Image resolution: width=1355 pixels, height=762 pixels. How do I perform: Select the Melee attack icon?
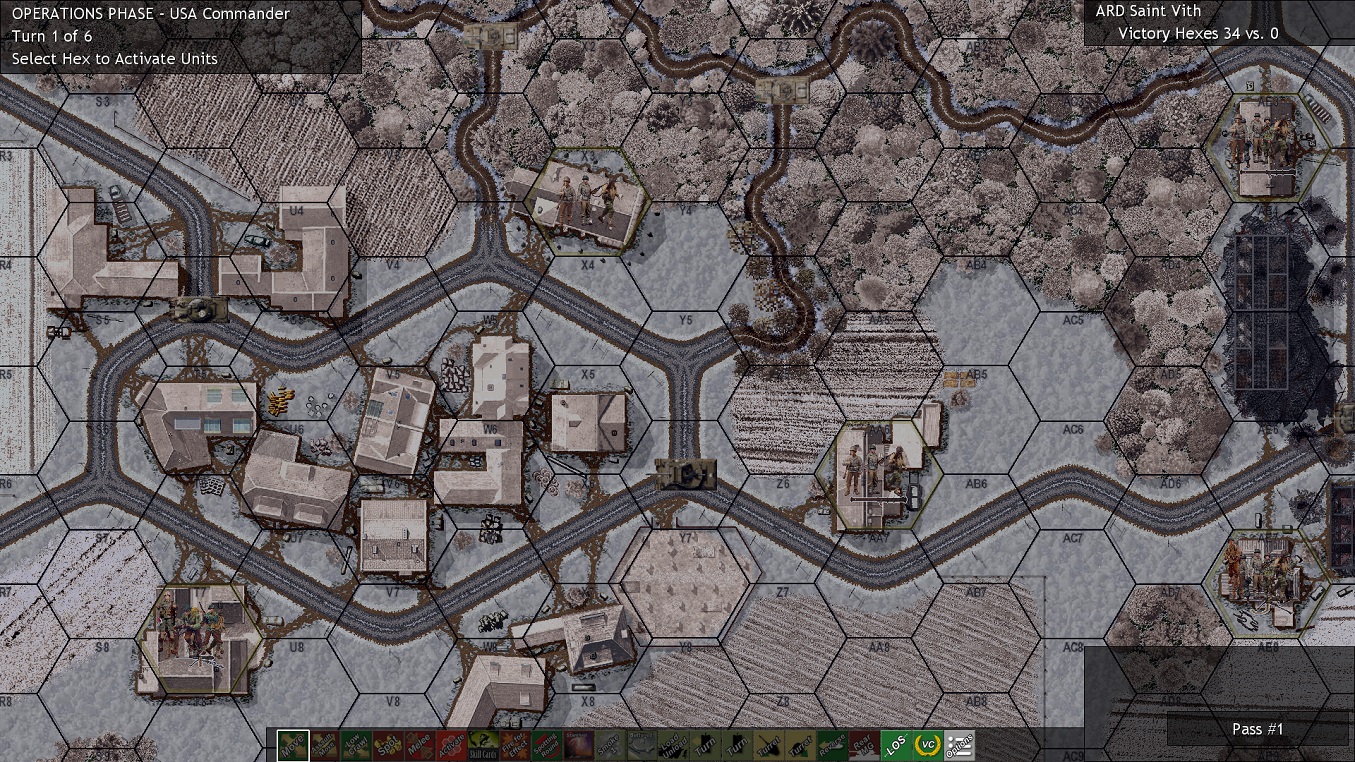tap(421, 744)
